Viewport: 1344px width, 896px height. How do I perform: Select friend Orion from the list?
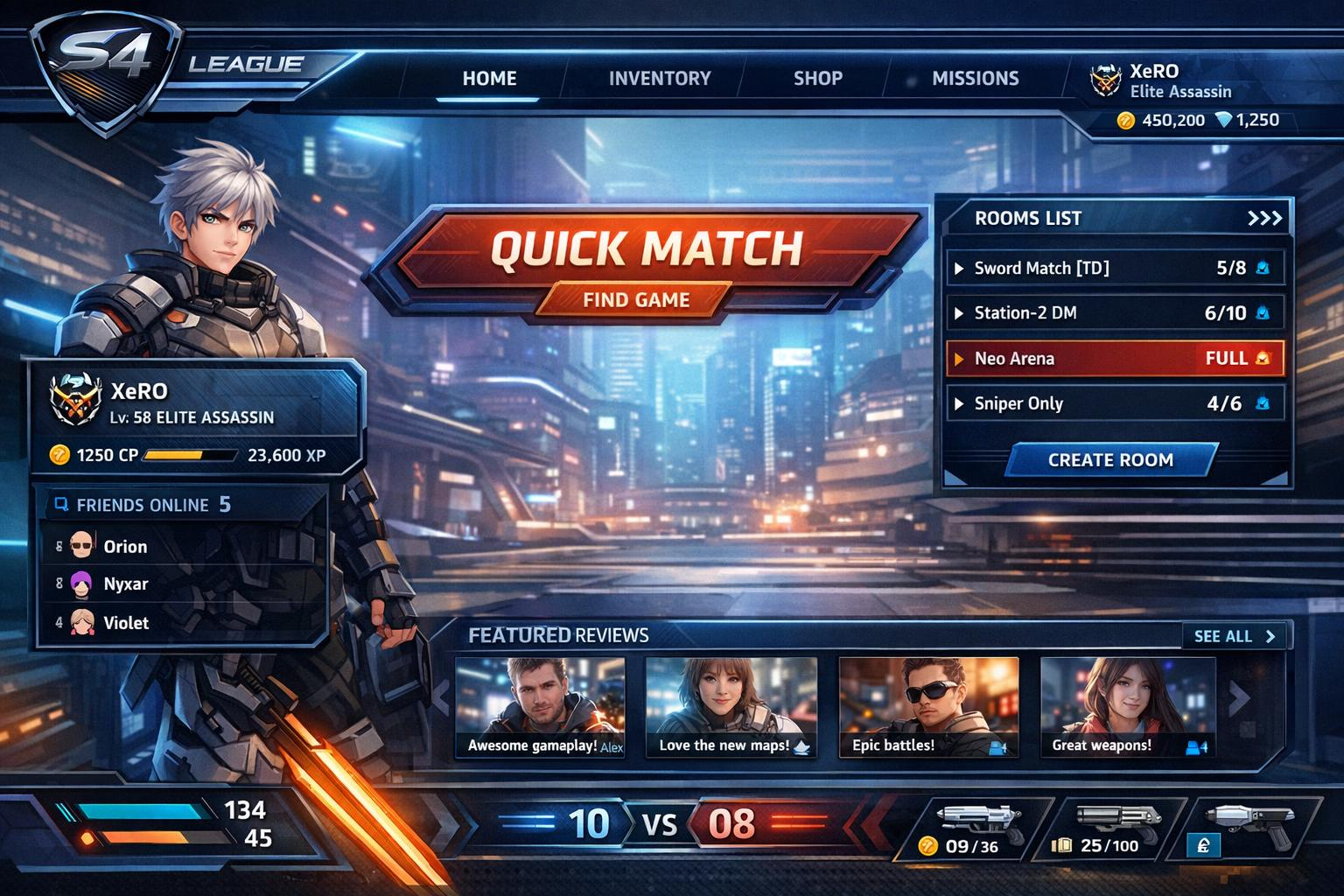[125, 547]
